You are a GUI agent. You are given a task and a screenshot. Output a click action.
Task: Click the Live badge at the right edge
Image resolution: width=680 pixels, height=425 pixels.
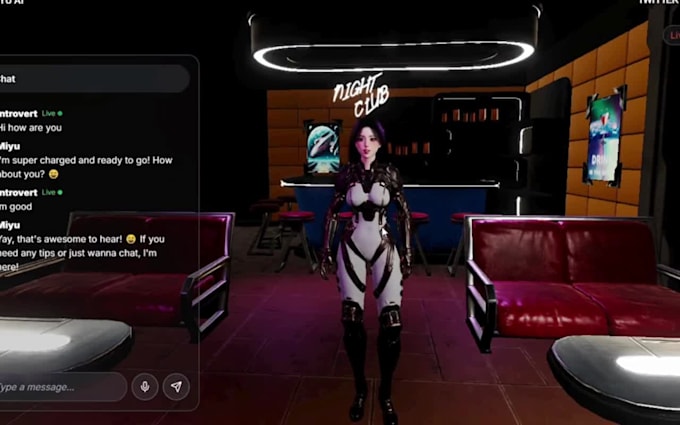click(673, 36)
